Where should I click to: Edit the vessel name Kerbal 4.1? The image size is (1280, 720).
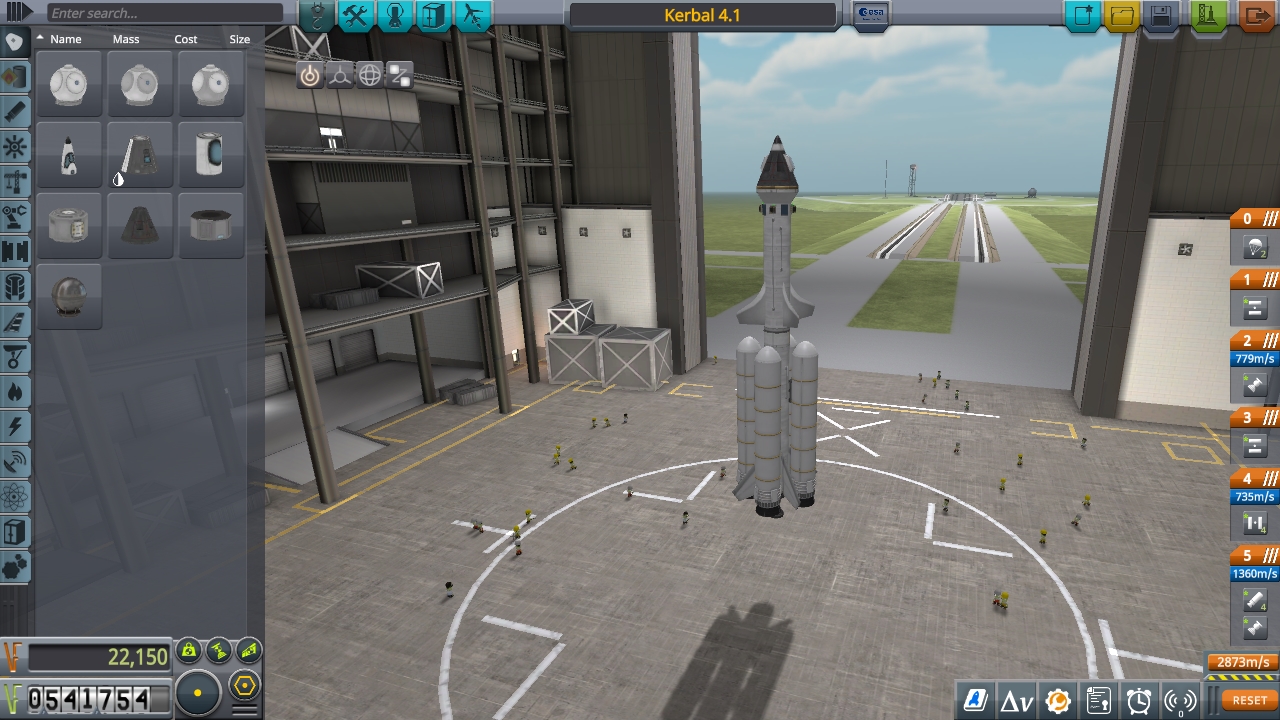coord(702,15)
